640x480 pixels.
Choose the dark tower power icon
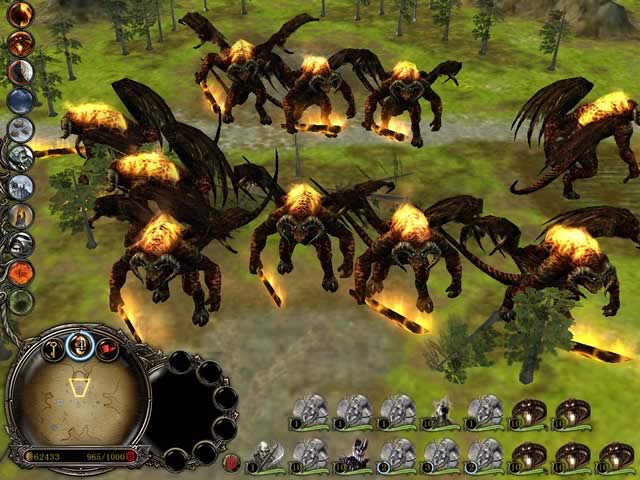21,186
